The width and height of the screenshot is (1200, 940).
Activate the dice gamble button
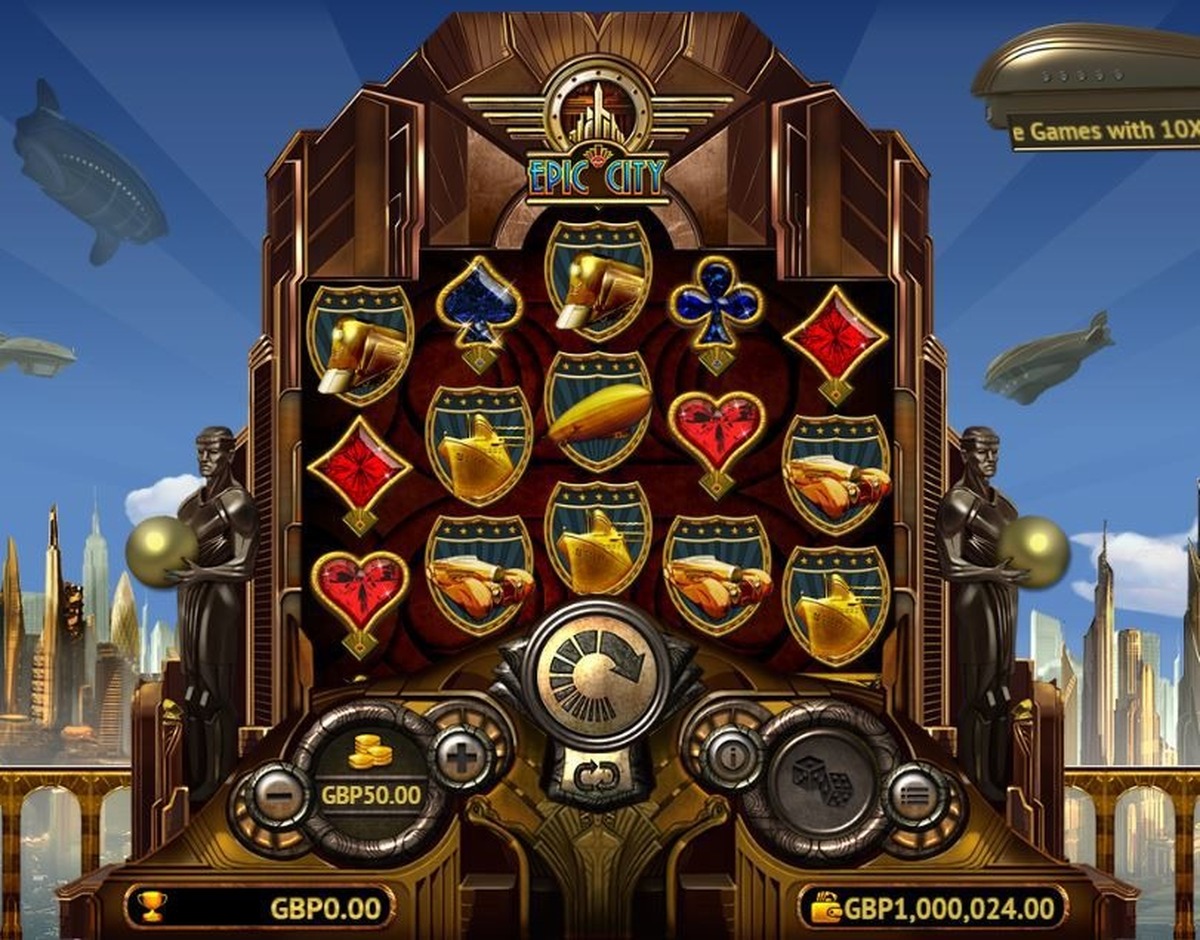823,781
